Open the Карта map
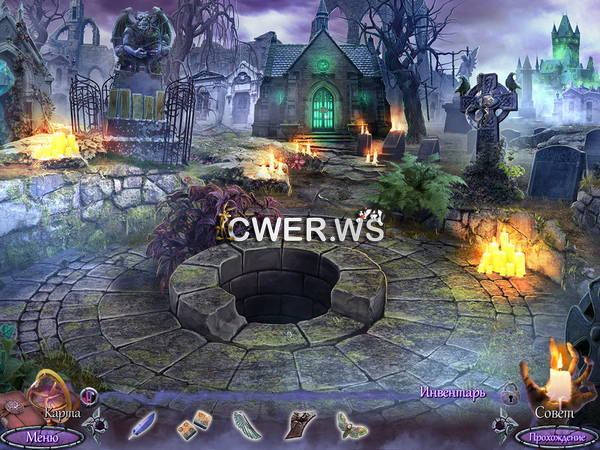This screenshot has height=450, width=600. [44, 395]
